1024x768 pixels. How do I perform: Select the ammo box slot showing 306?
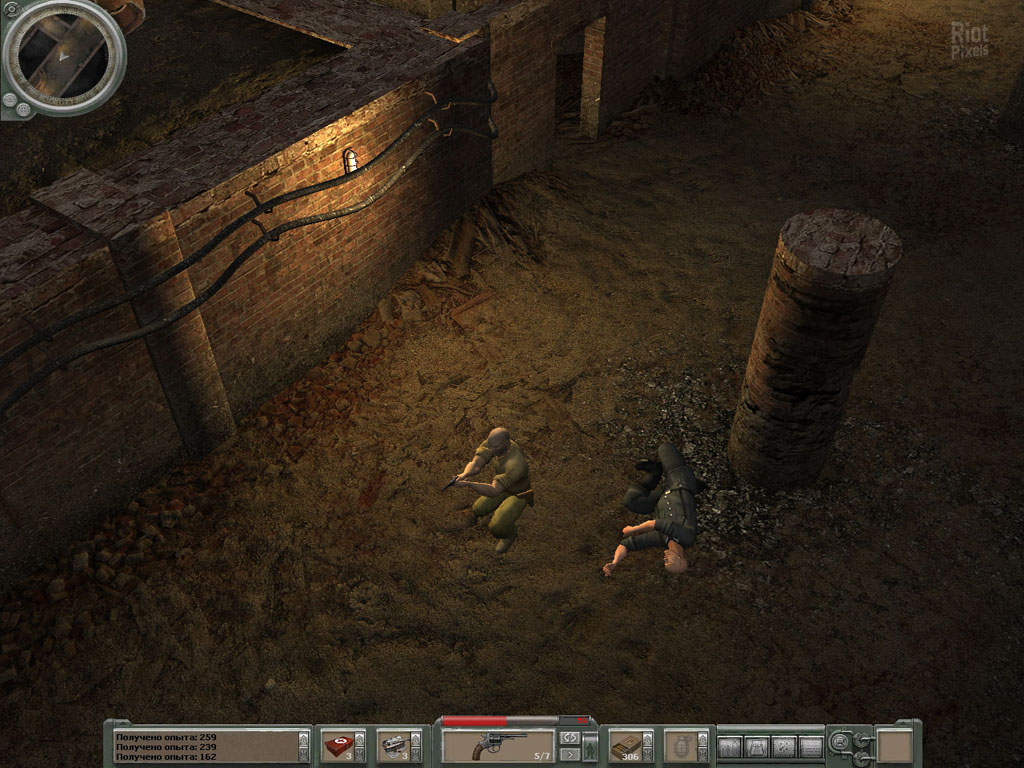(x=625, y=746)
